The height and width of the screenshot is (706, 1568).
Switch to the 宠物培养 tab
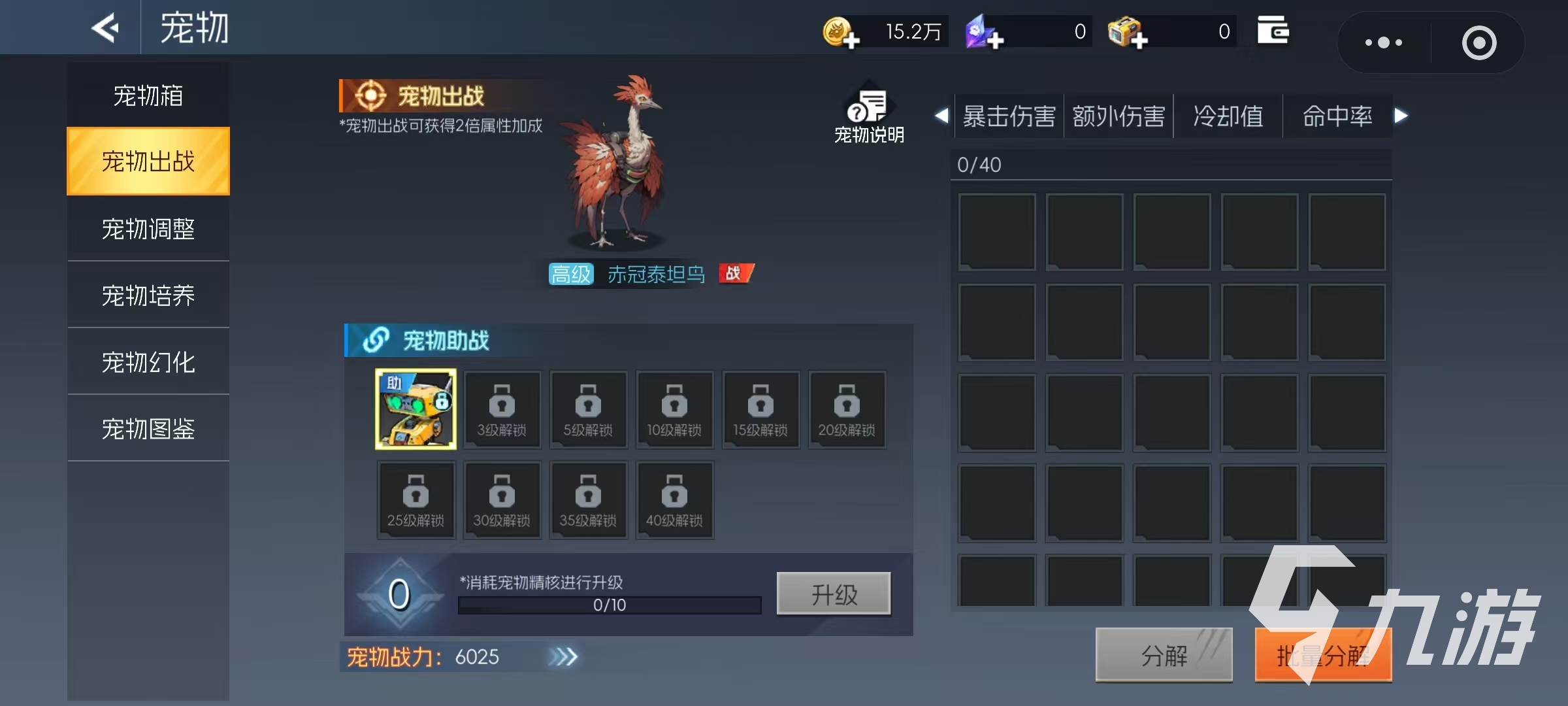point(148,295)
